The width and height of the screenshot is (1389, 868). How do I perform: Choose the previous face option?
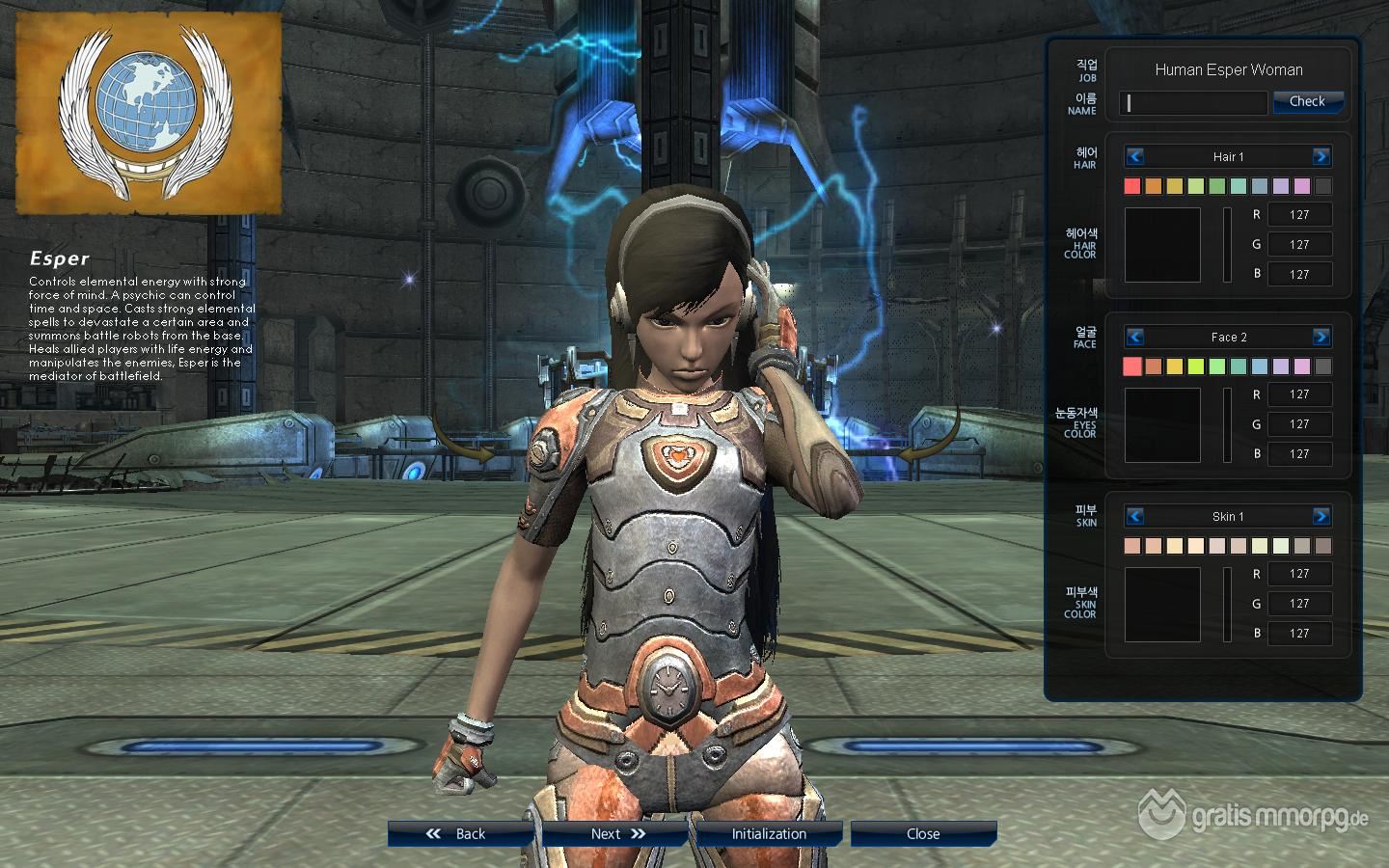click(x=1135, y=337)
